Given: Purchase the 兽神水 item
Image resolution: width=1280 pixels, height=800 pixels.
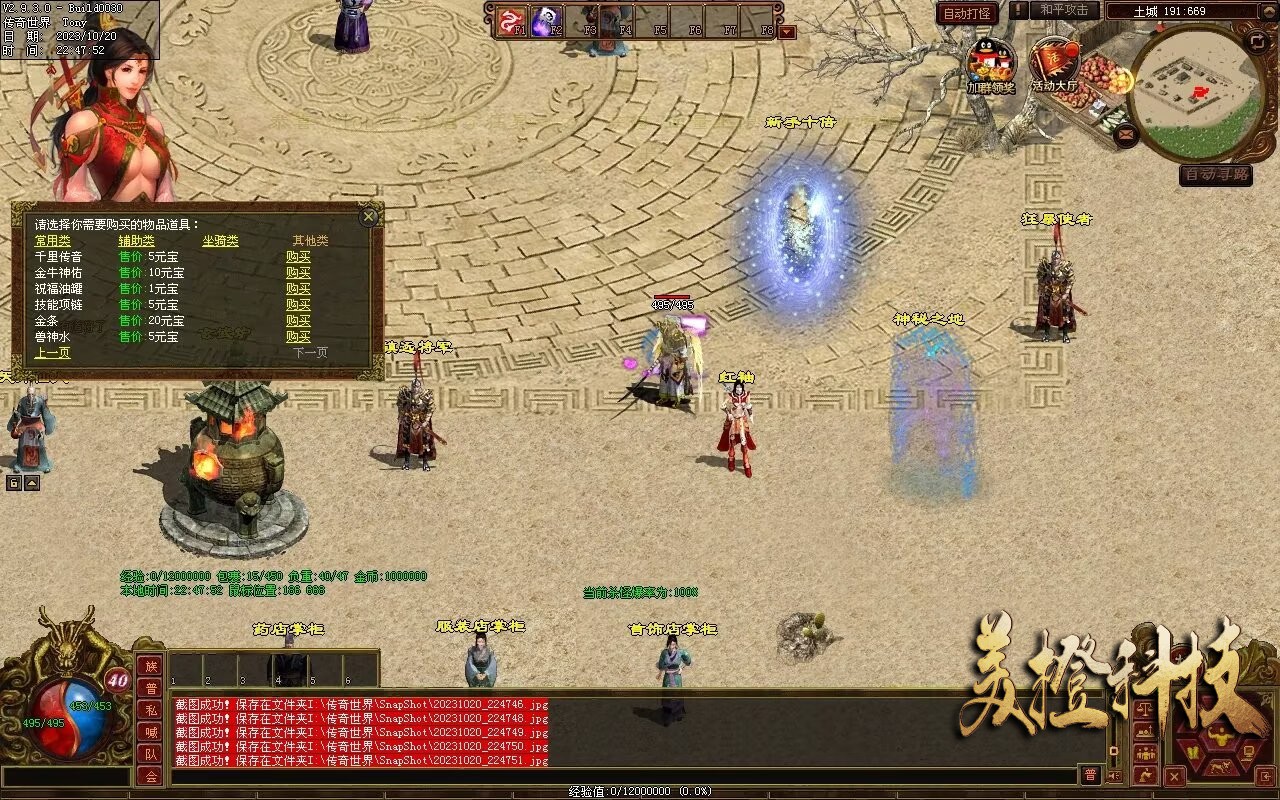Looking at the screenshot, I should (x=298, y=337).
